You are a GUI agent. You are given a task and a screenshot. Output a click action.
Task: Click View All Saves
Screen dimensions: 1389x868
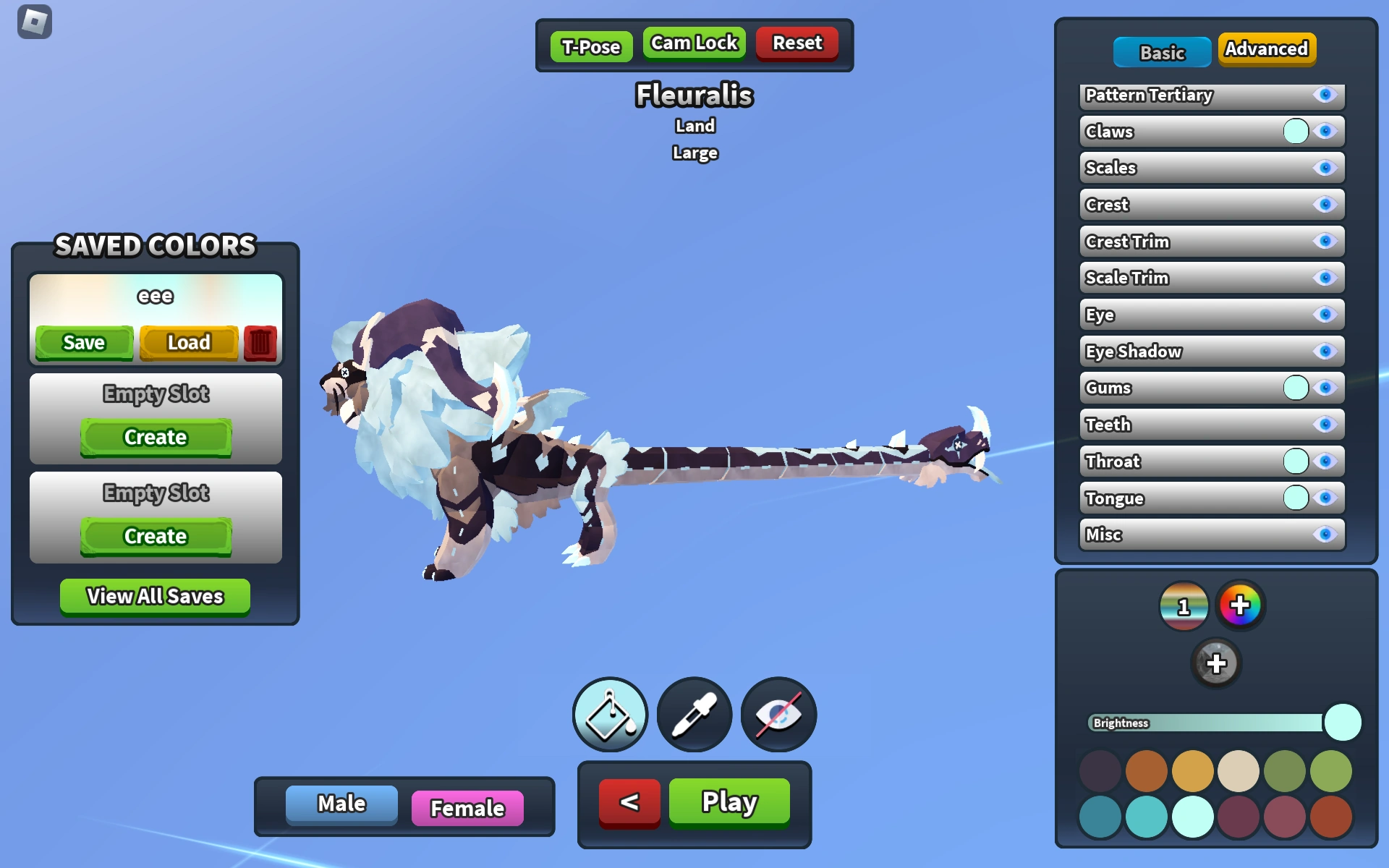click(154, 596)
